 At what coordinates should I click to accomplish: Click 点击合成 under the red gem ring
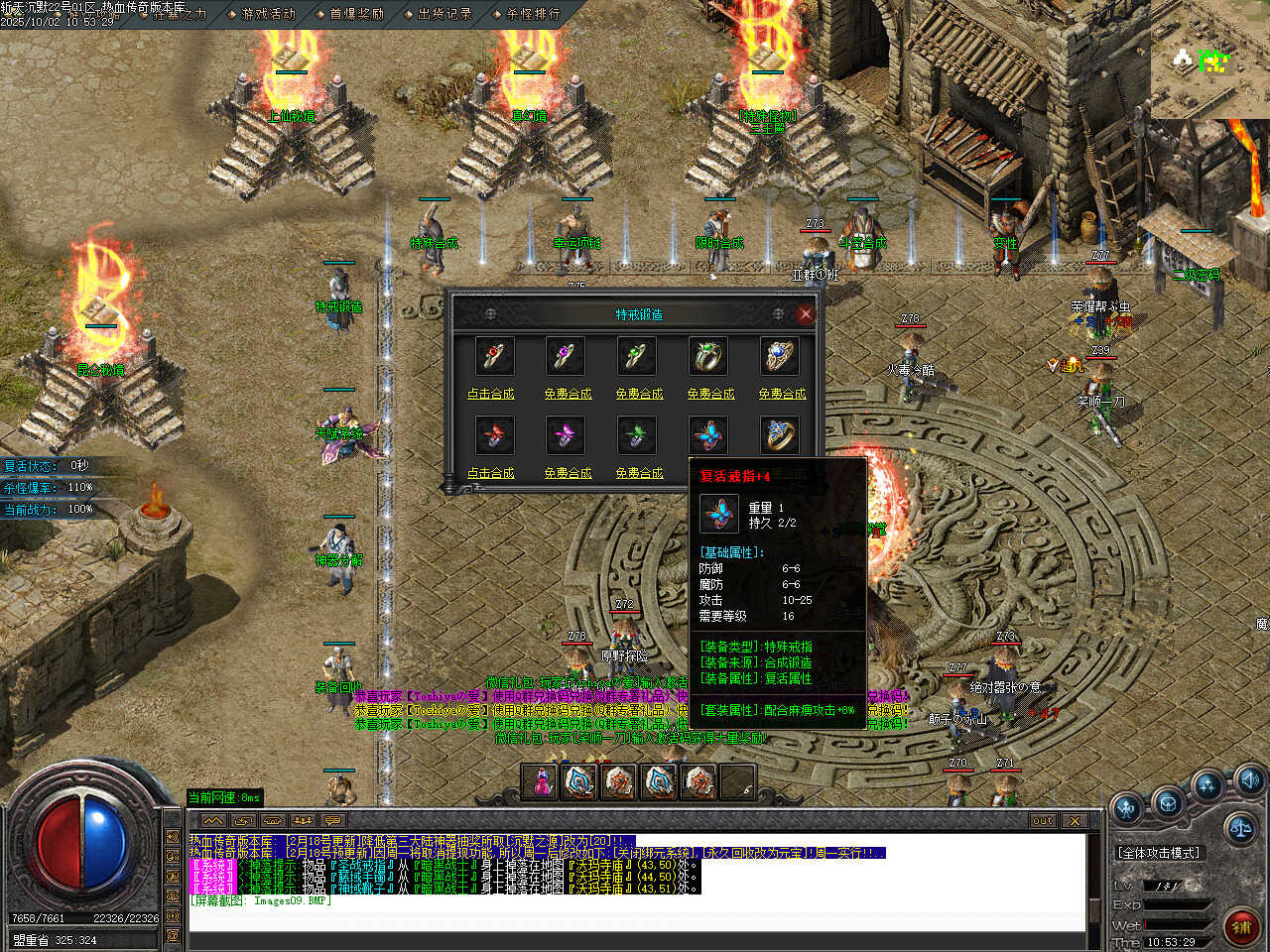(x=491, y=394)
